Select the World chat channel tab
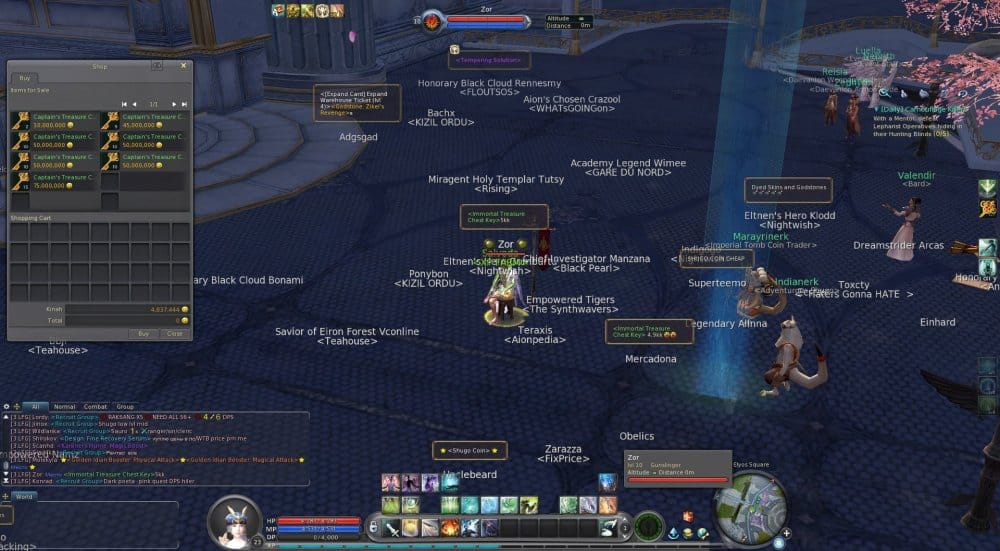The width and height of the screenshot is (1000, 551). tap(23, 496)
